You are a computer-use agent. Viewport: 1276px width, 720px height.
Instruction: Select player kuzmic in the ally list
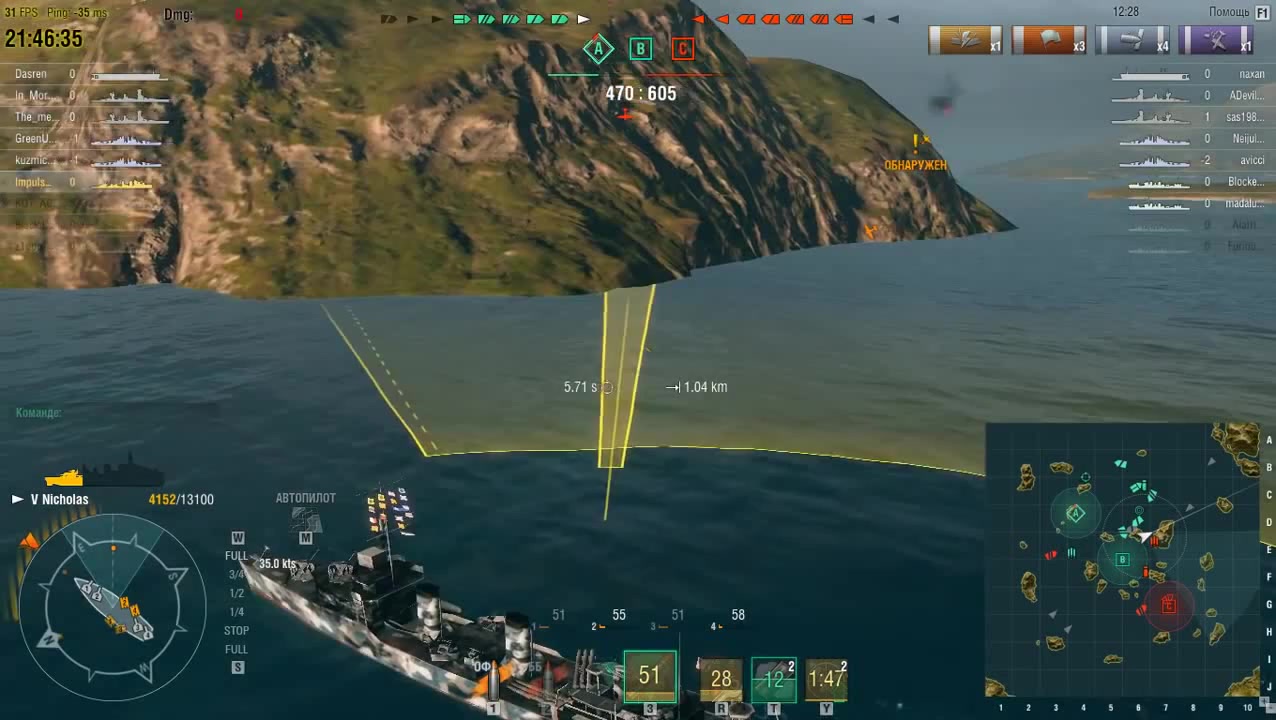(32, 160)
